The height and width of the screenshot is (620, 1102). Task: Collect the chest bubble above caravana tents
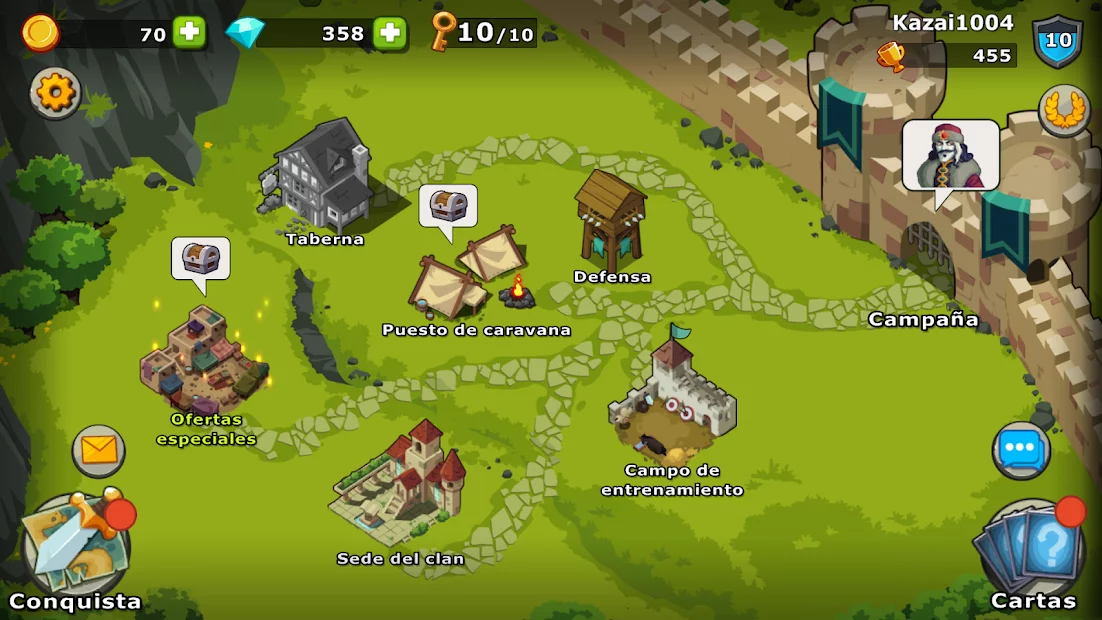point(448,207)
